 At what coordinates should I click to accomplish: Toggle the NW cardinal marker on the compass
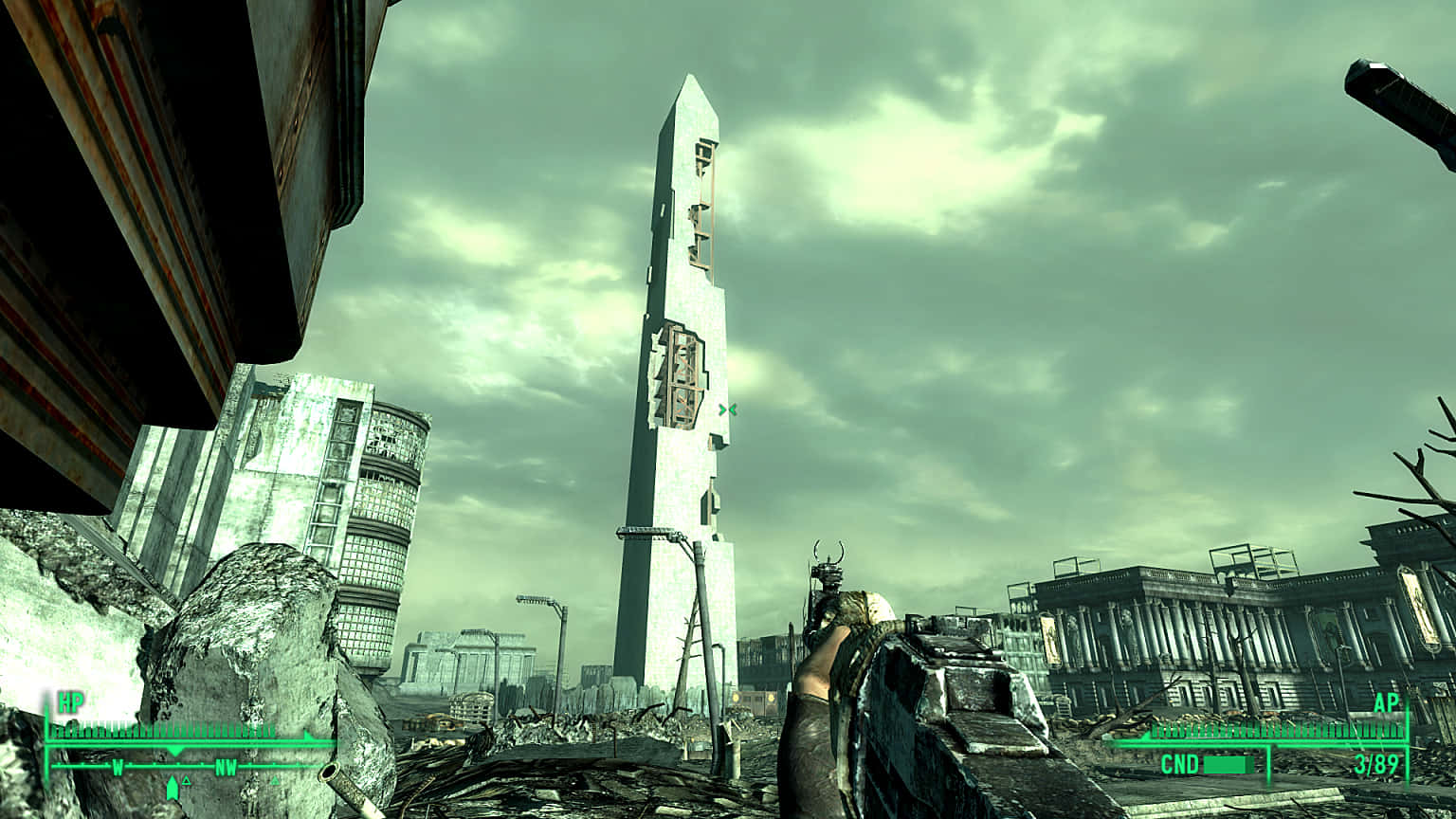coord(226,767)
